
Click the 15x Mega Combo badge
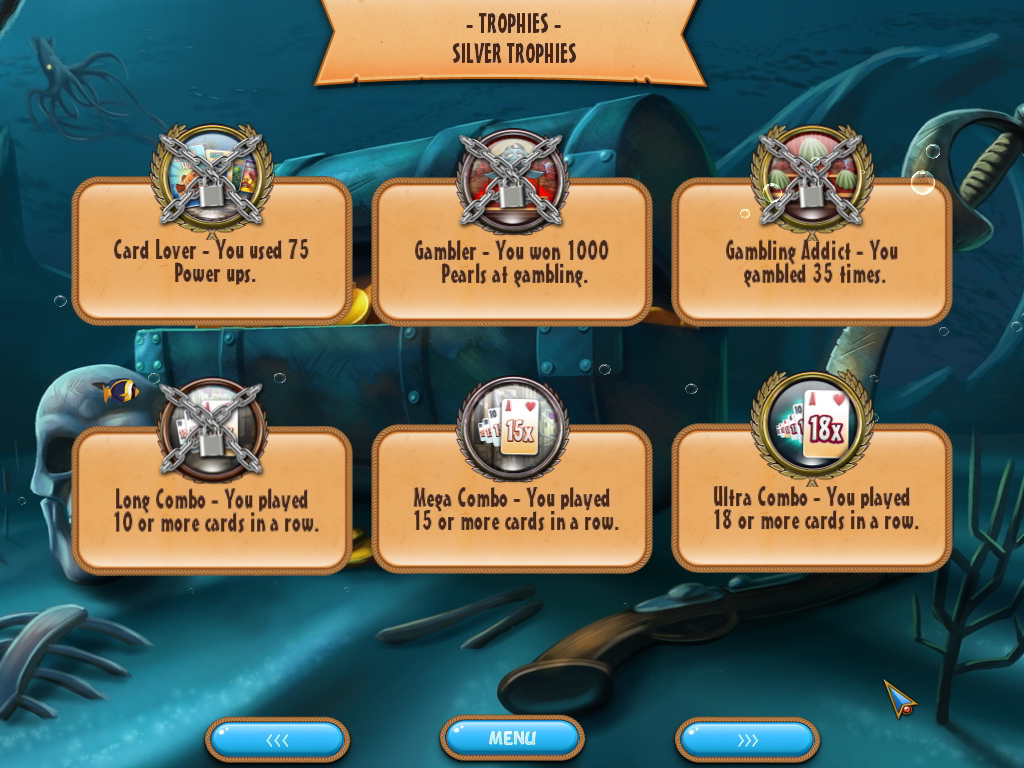(512, 430)
